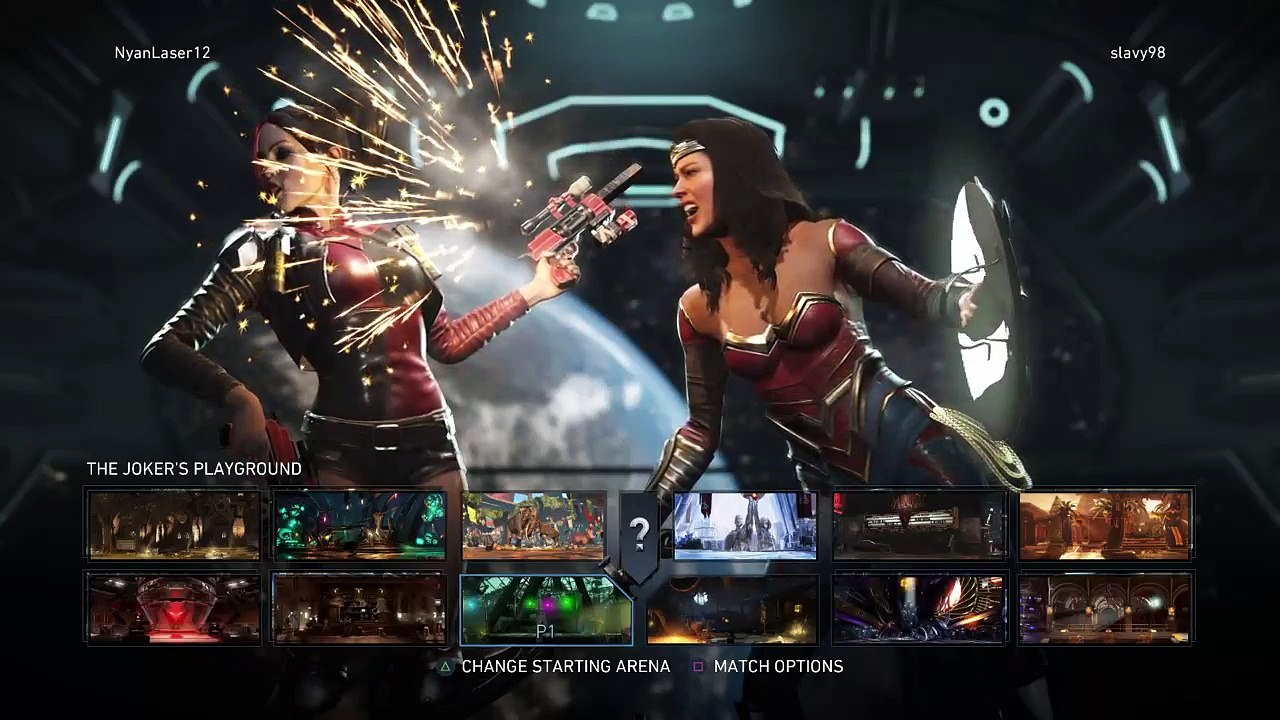The width and height of the screenshot is (1280, 720).
Task: Select the dark cave arena with orange glow
Action: pos(732,609)
